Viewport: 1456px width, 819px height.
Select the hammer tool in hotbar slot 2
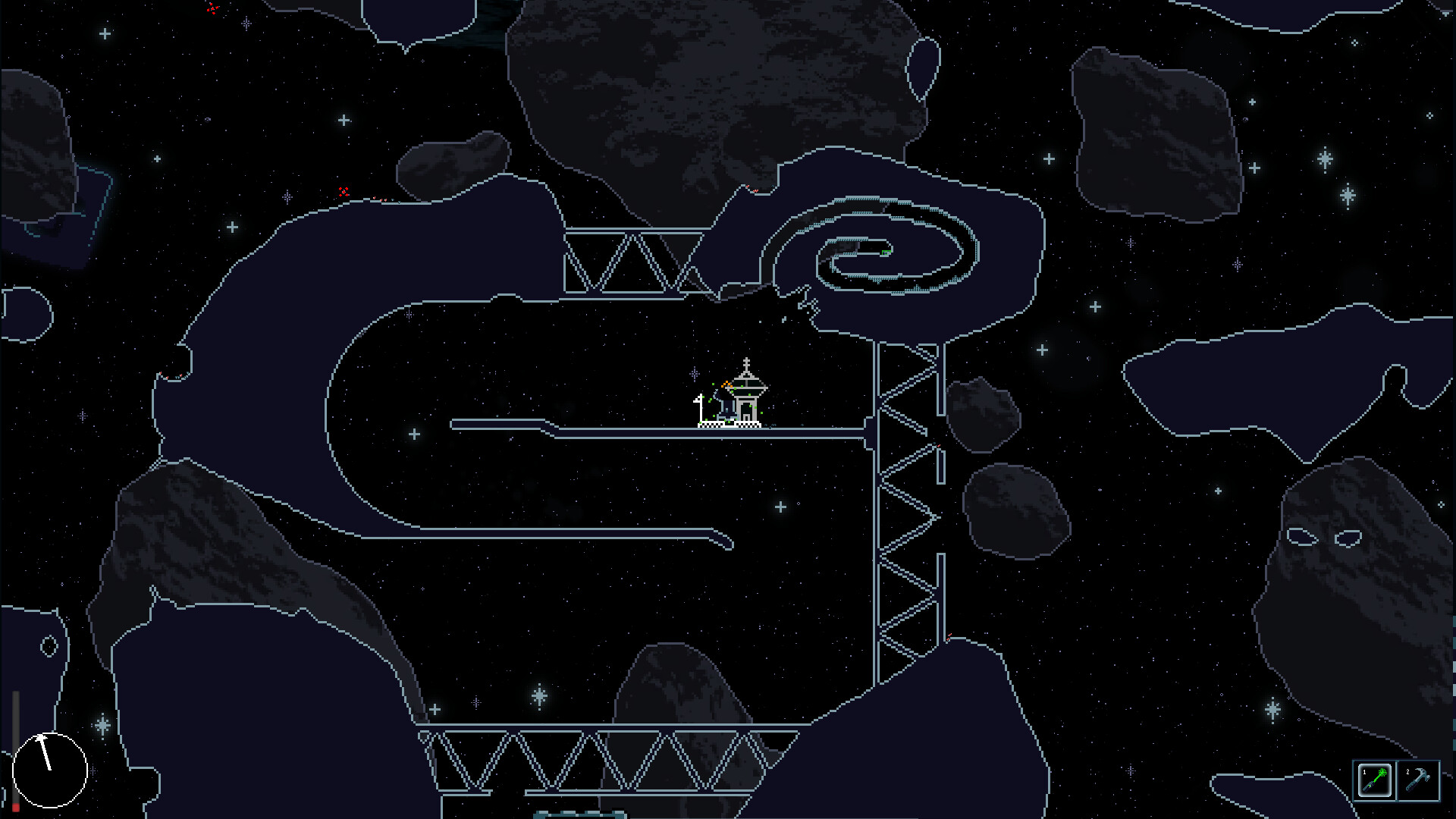(x=1418, y=780)
